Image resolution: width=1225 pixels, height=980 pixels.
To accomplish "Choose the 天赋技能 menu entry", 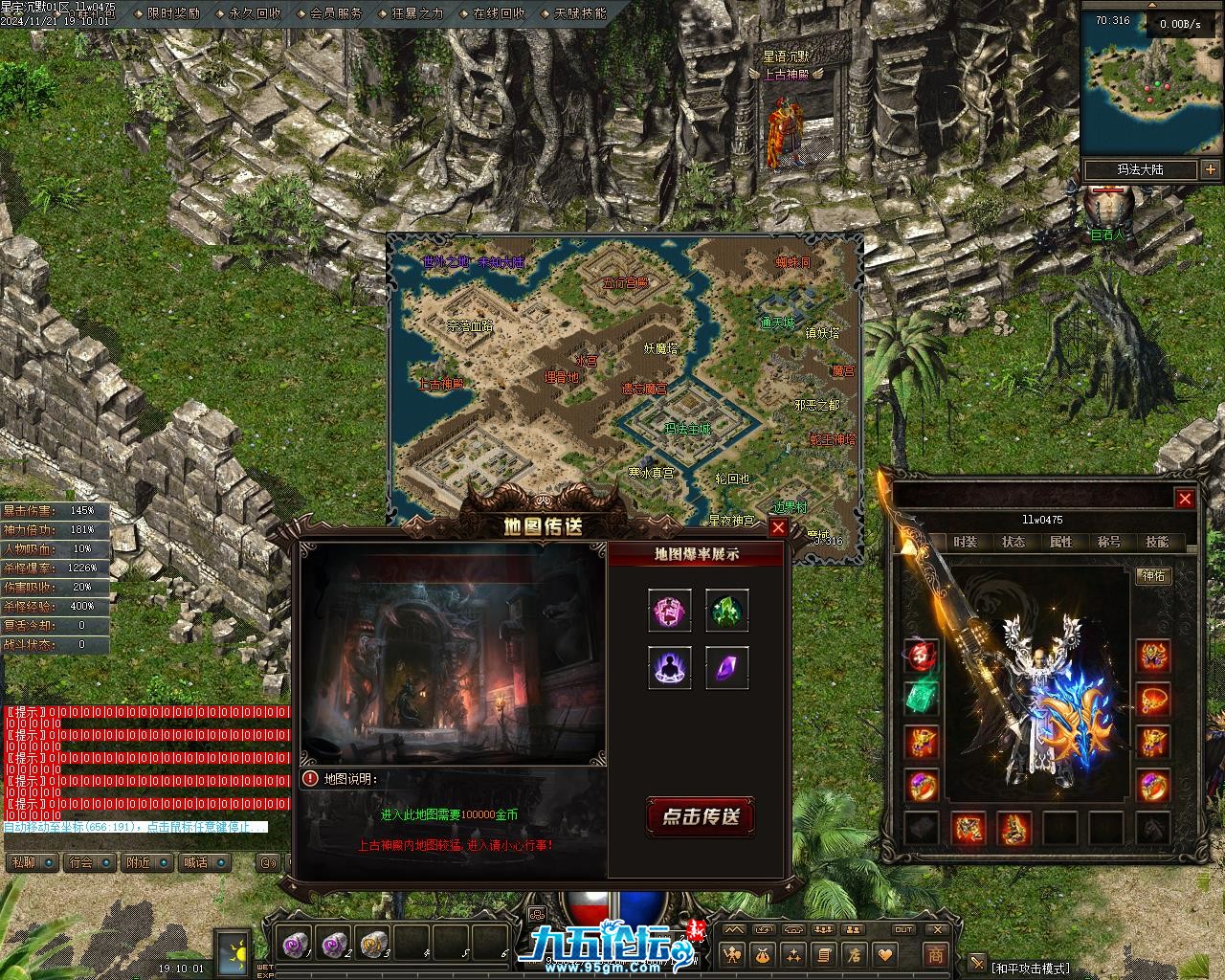I will click(x=580, y=13).
